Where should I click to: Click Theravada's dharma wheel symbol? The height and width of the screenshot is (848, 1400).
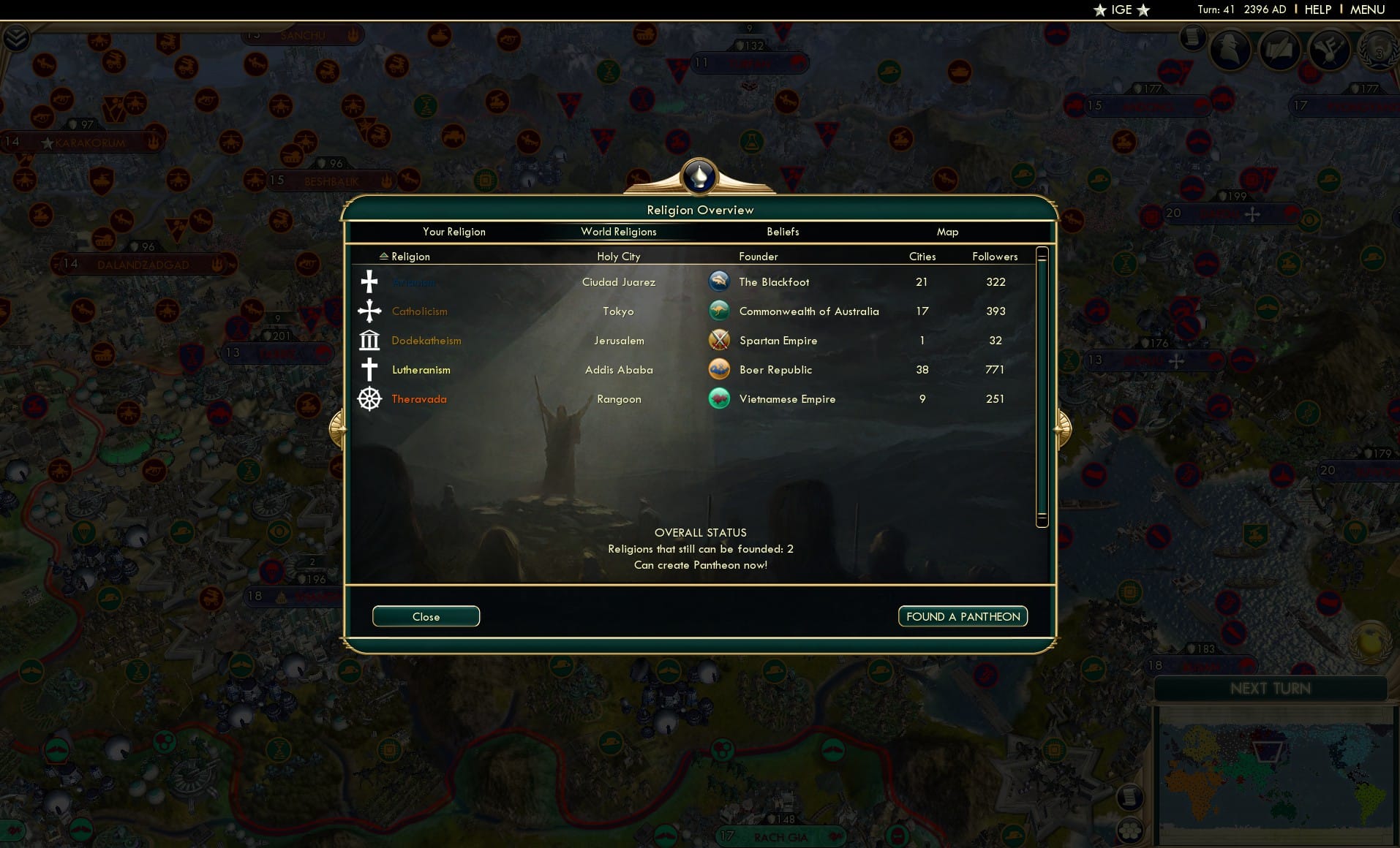click(x=369, y=399)
